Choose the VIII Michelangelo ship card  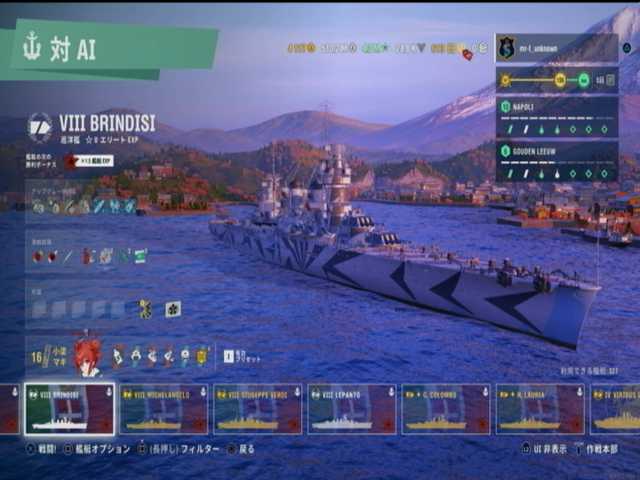pyautogui.click(x=163, y=409)
